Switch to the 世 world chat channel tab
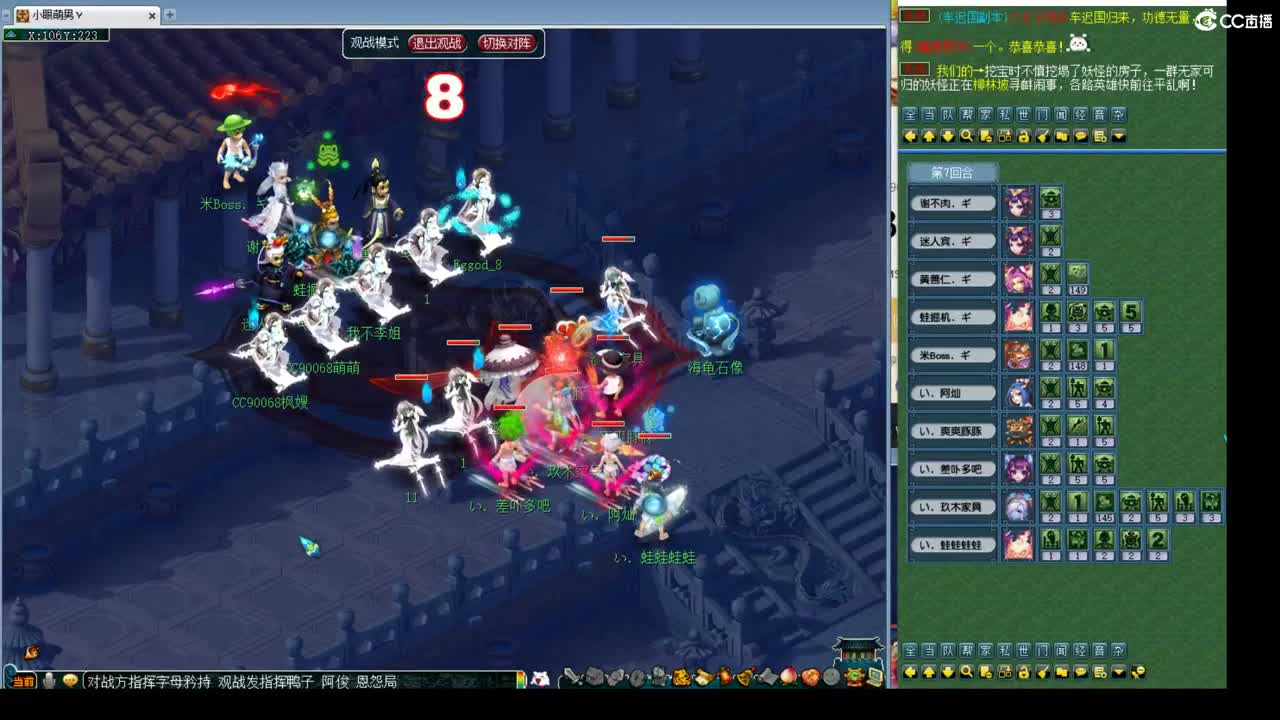This screenshot has width=1280, height=720. pyautogui.click(x=1024, y=114)
